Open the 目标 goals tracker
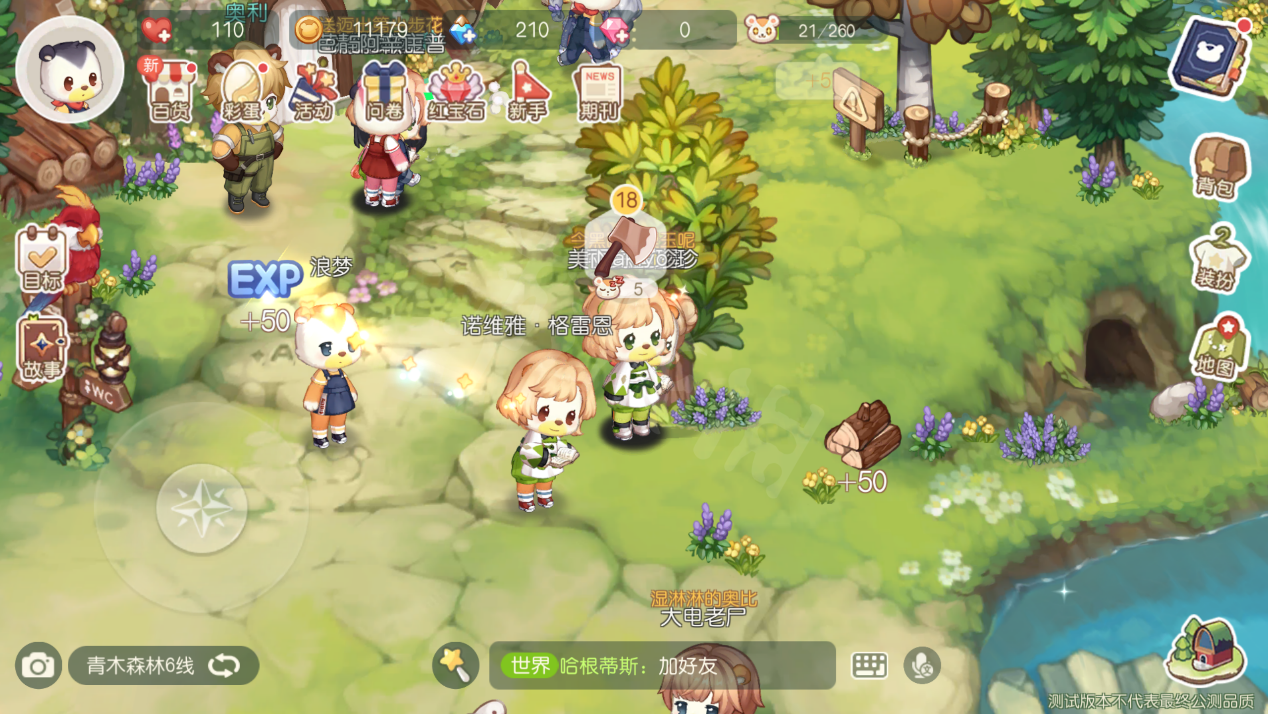This screenshot has width=1268, height=714. pos(42,258)
